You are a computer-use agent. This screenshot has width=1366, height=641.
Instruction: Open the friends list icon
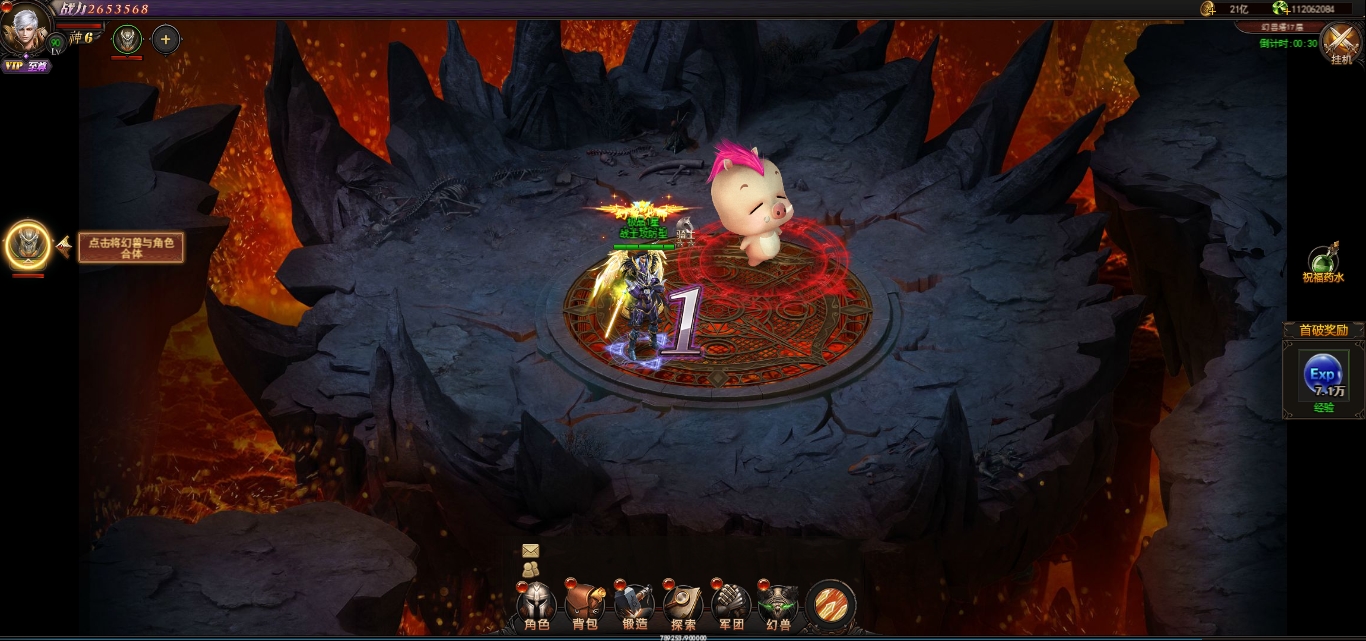tap(530, 569)
